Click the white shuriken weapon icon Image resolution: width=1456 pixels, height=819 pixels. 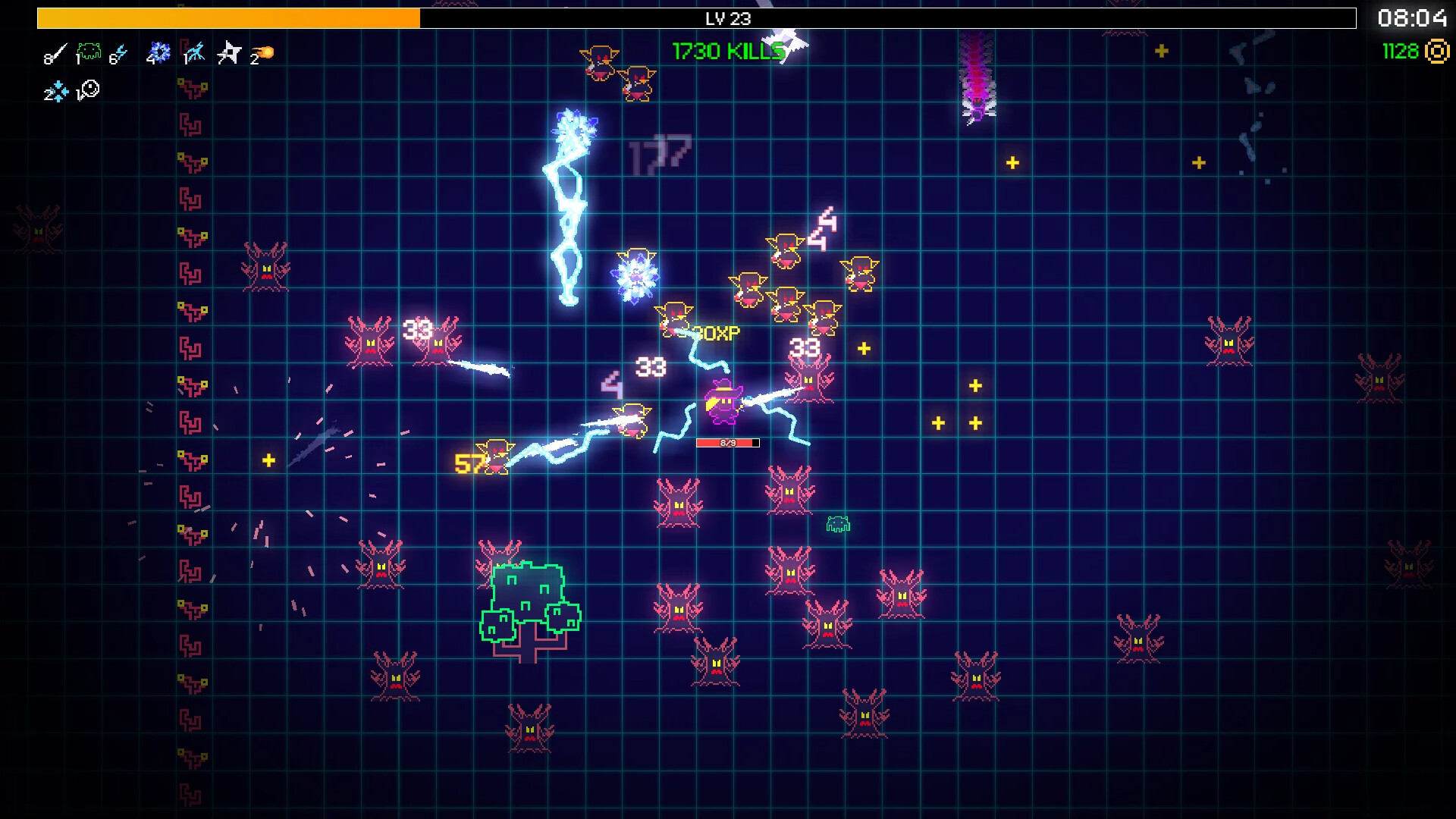(x=228, y=52)
